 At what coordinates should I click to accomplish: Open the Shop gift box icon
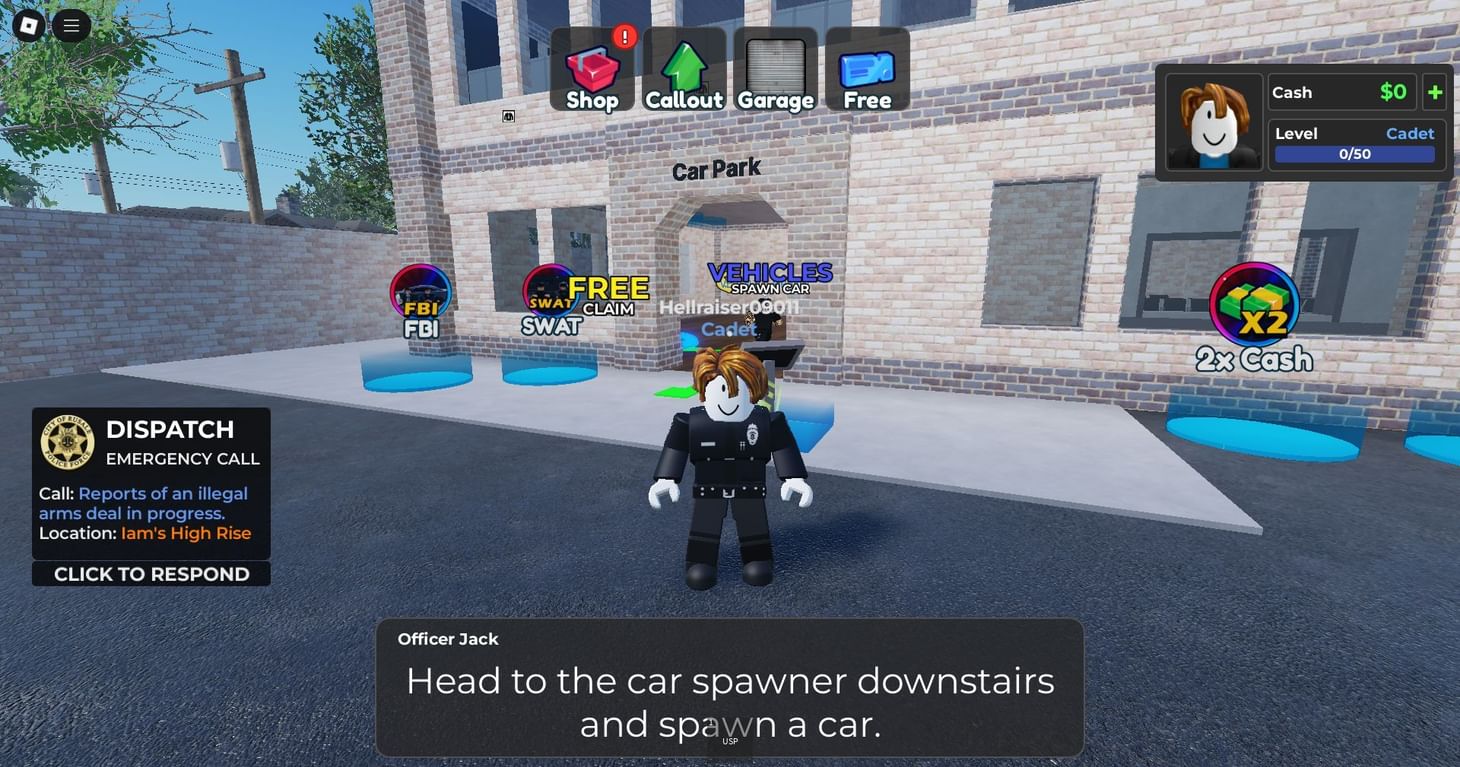(592, 66)
